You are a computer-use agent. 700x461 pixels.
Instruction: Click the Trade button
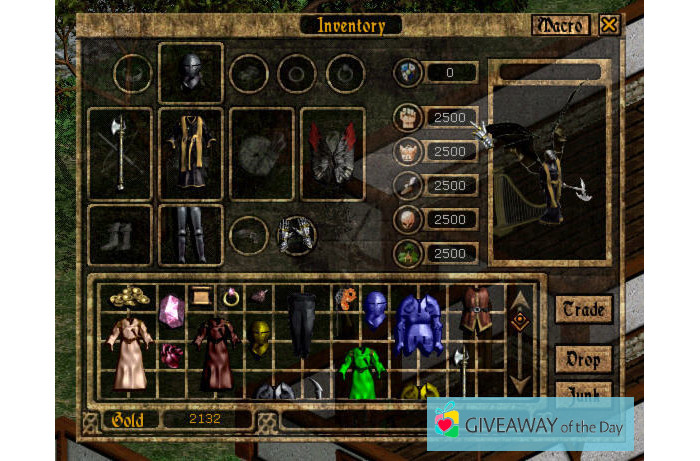[584, 309]
